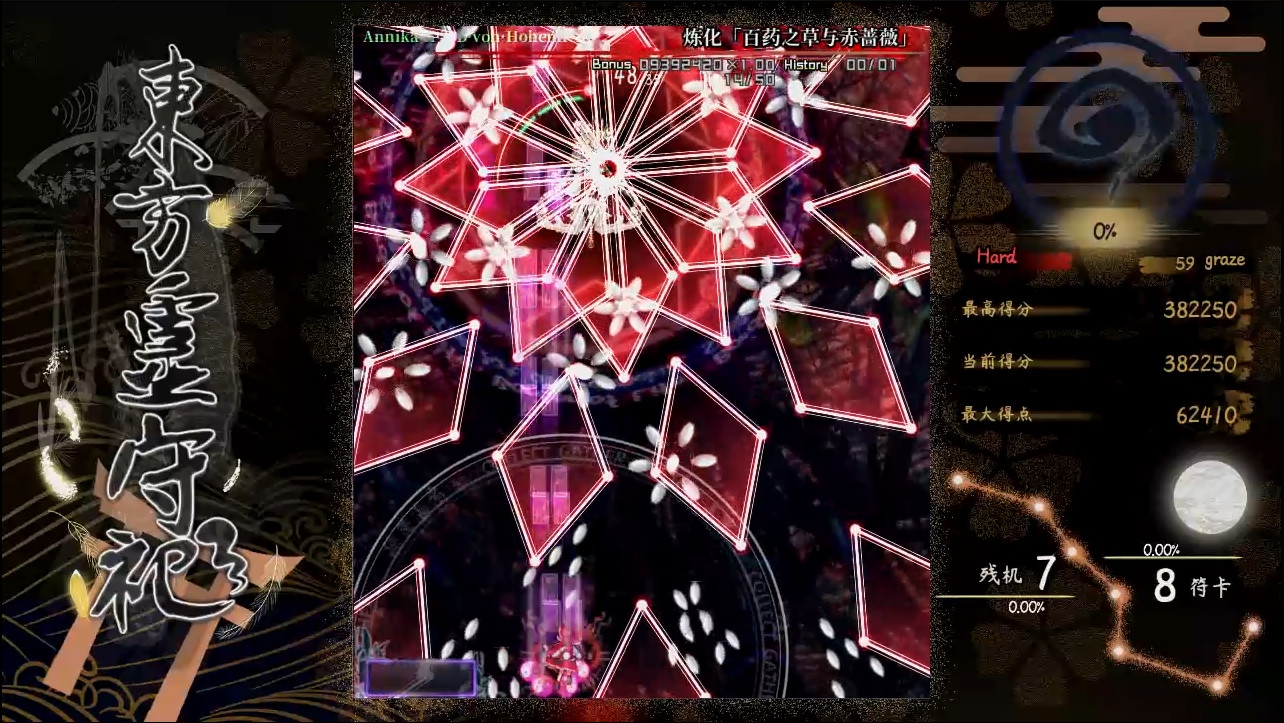Click the boss marker at the spiral pattern center
This screenshot has height=723, width=1284.
tap(607, 166)
